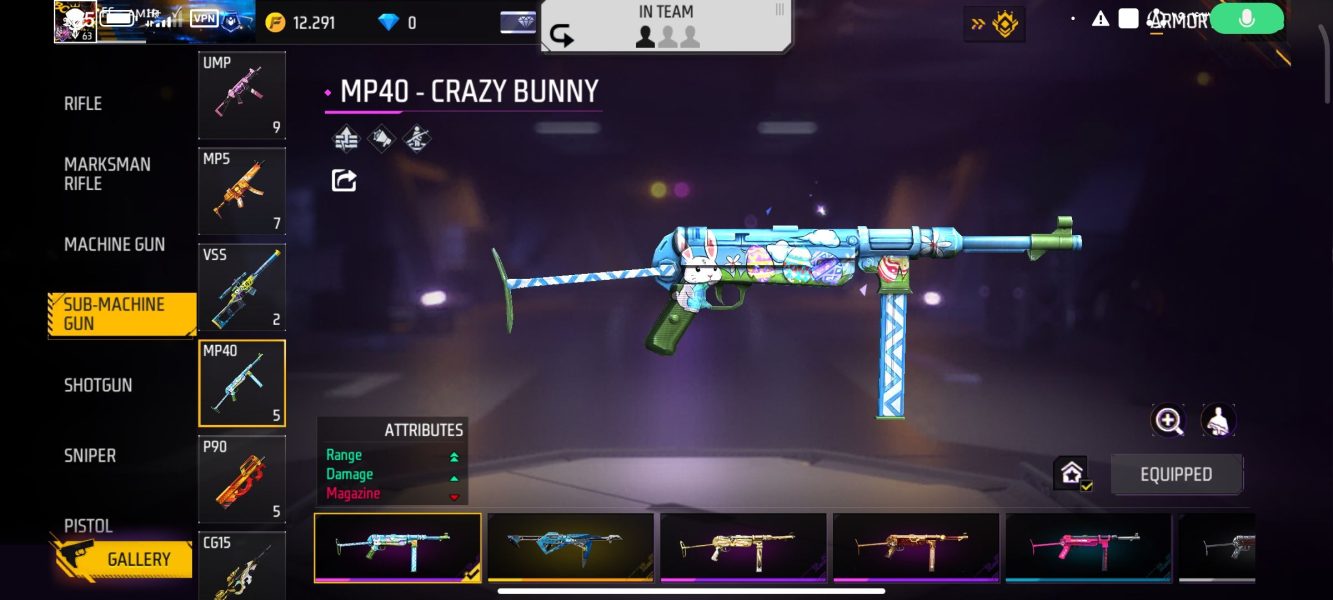Select the Machine Gun category
Viewport: 1333px width, 600px height.
114,245
